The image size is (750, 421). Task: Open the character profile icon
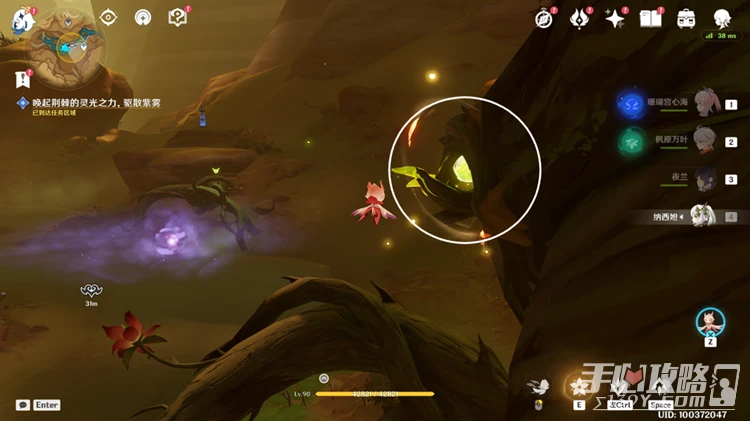coord(722,18)
